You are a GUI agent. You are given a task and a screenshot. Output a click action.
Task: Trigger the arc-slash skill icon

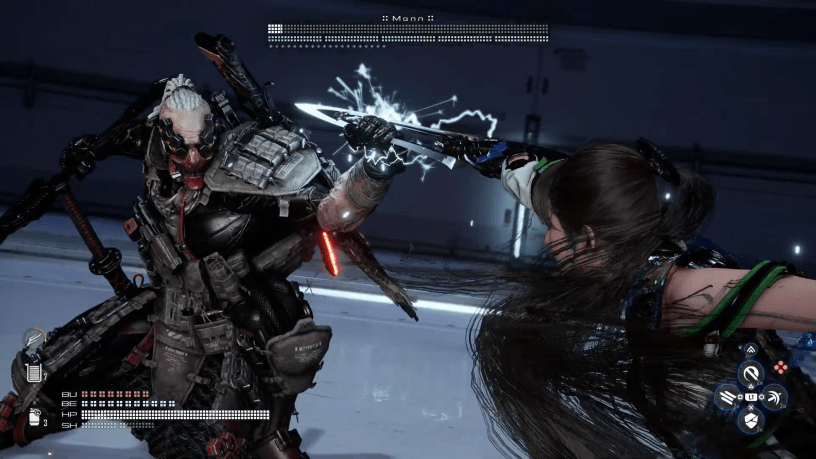774,397
